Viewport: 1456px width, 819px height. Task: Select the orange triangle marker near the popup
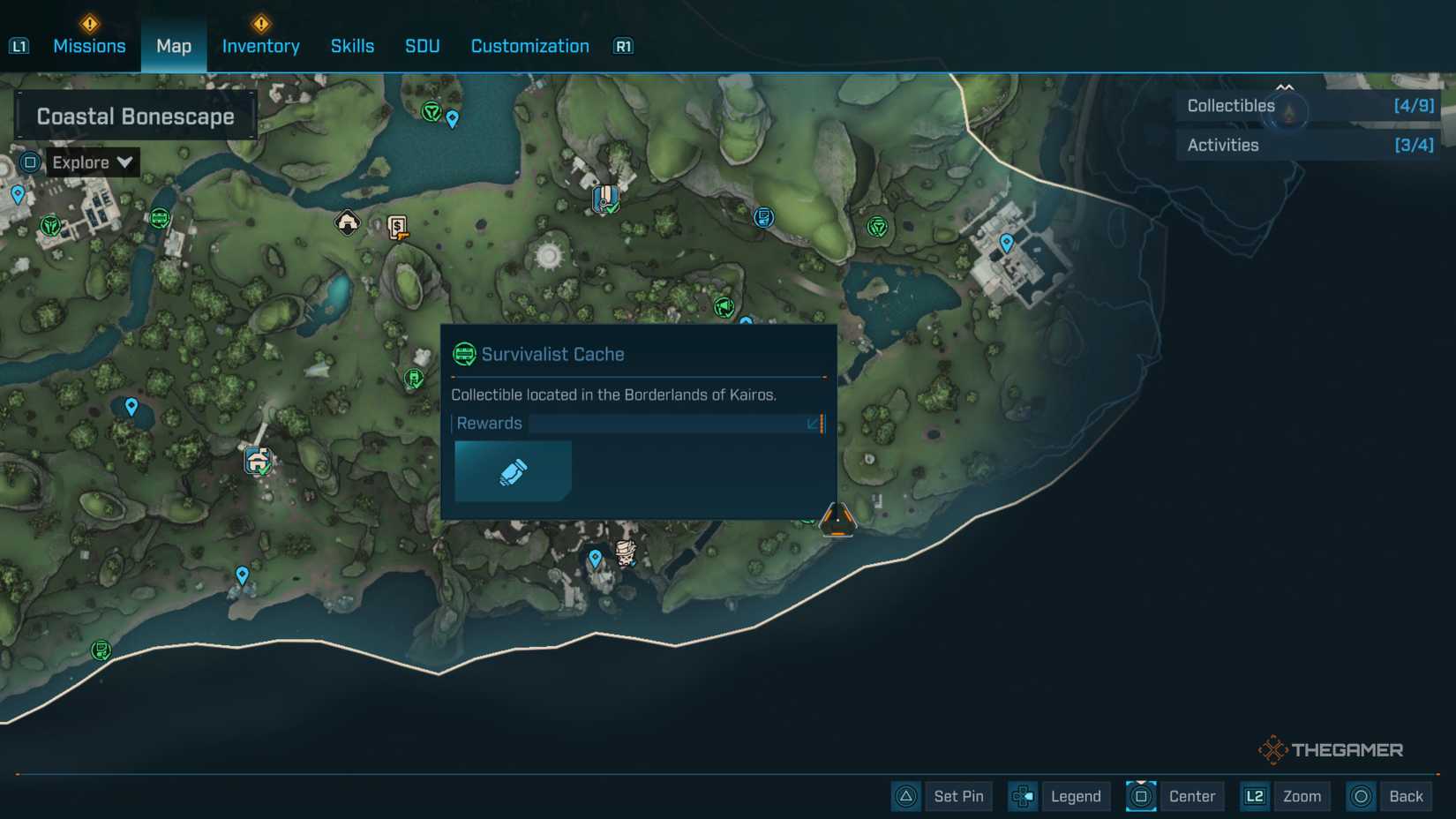tap(837, 519)
